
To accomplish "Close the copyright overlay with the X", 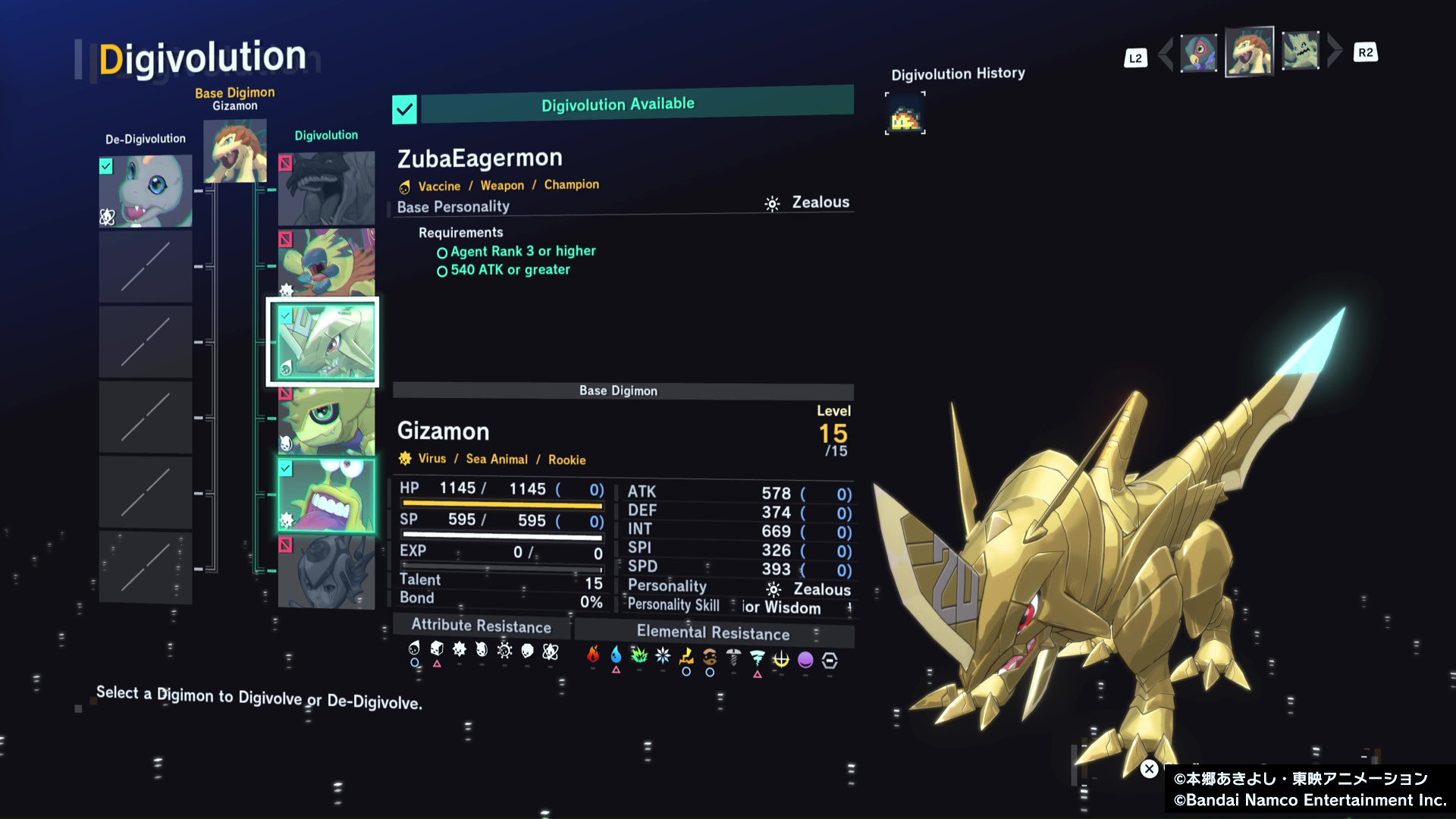I will (x=1149, y=769).
